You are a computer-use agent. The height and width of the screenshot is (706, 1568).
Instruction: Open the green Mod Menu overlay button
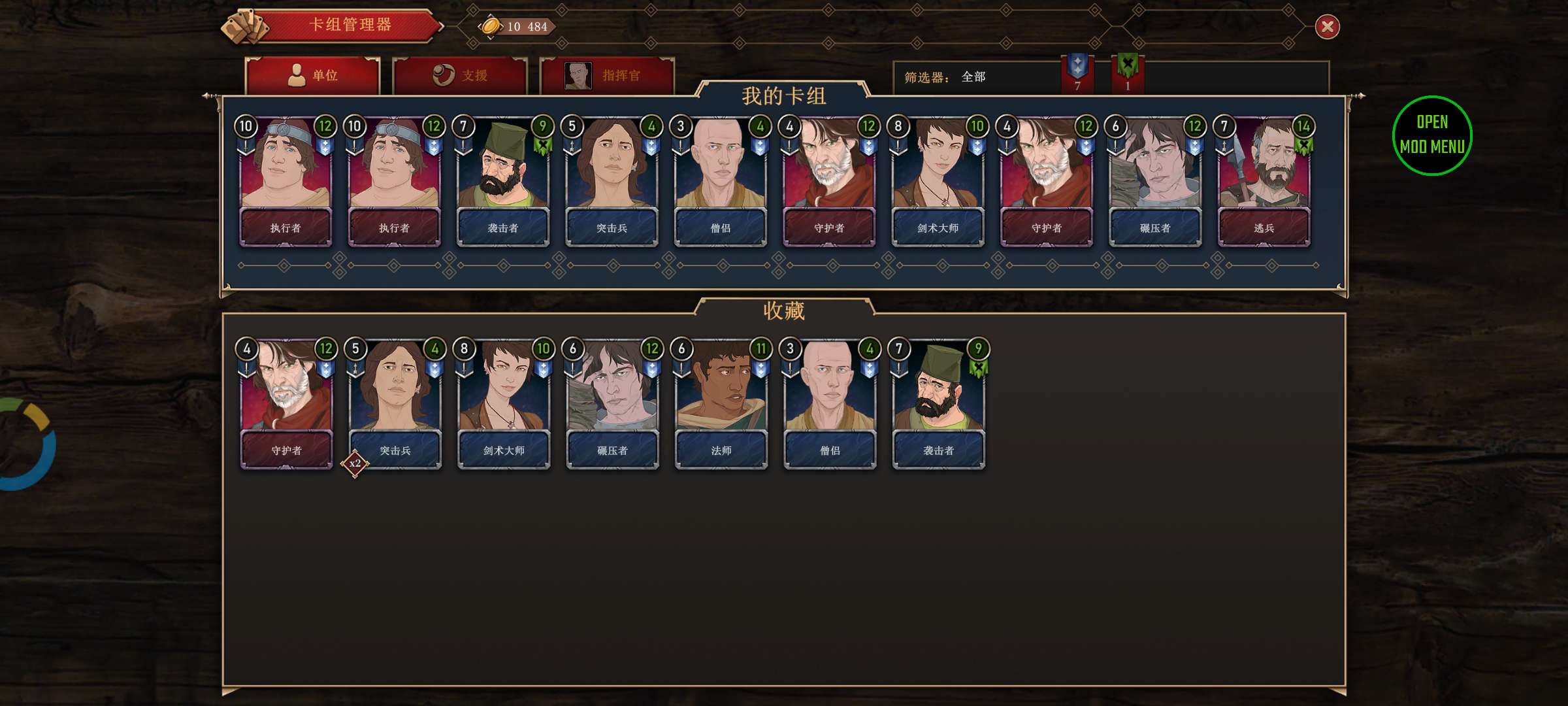click(x=1431, y=135)
